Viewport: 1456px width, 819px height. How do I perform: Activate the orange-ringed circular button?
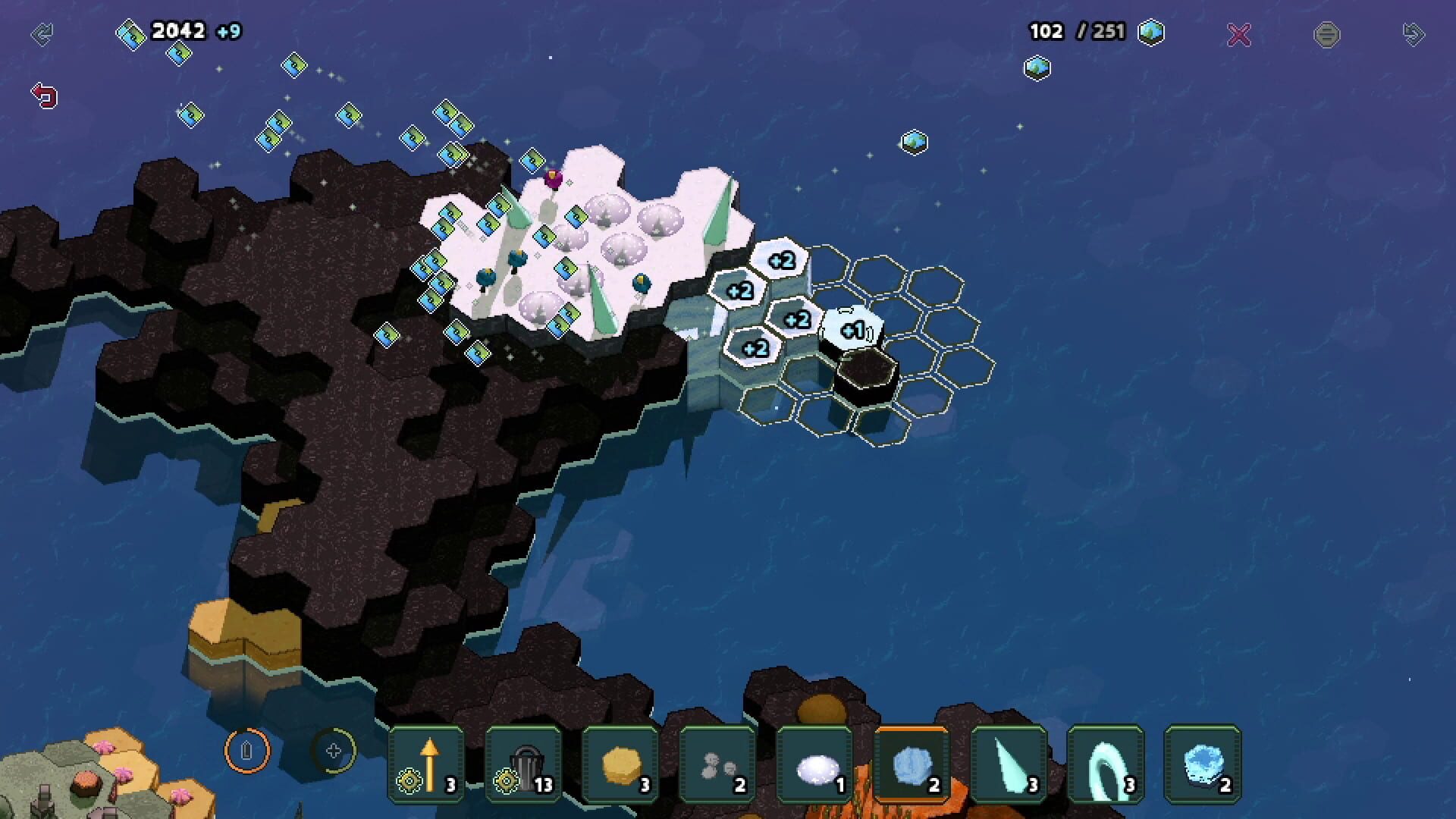[x=246, y=751]
